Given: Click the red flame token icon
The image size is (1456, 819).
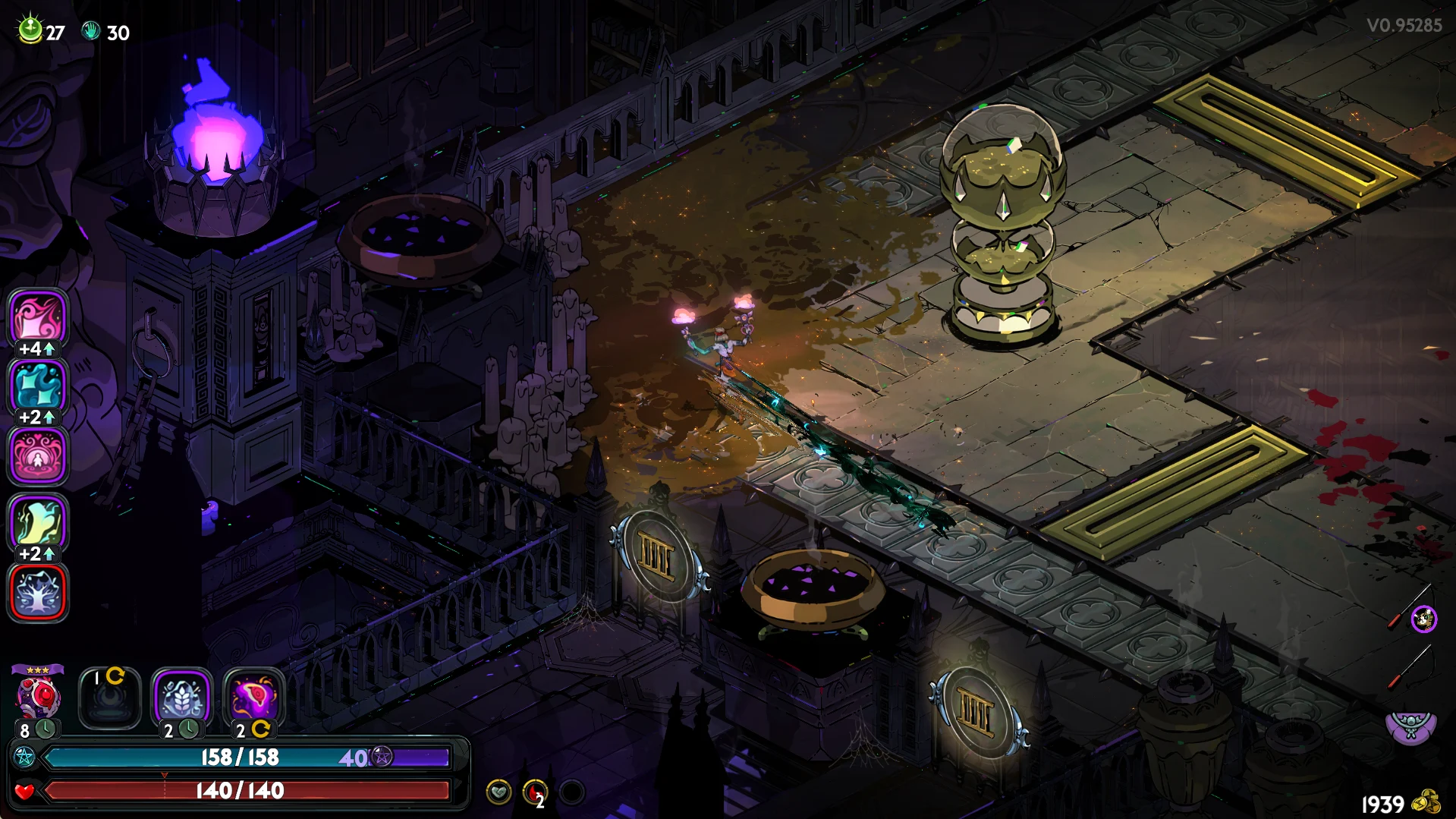Looking at the screenshot, I should [x=535, y=792].
